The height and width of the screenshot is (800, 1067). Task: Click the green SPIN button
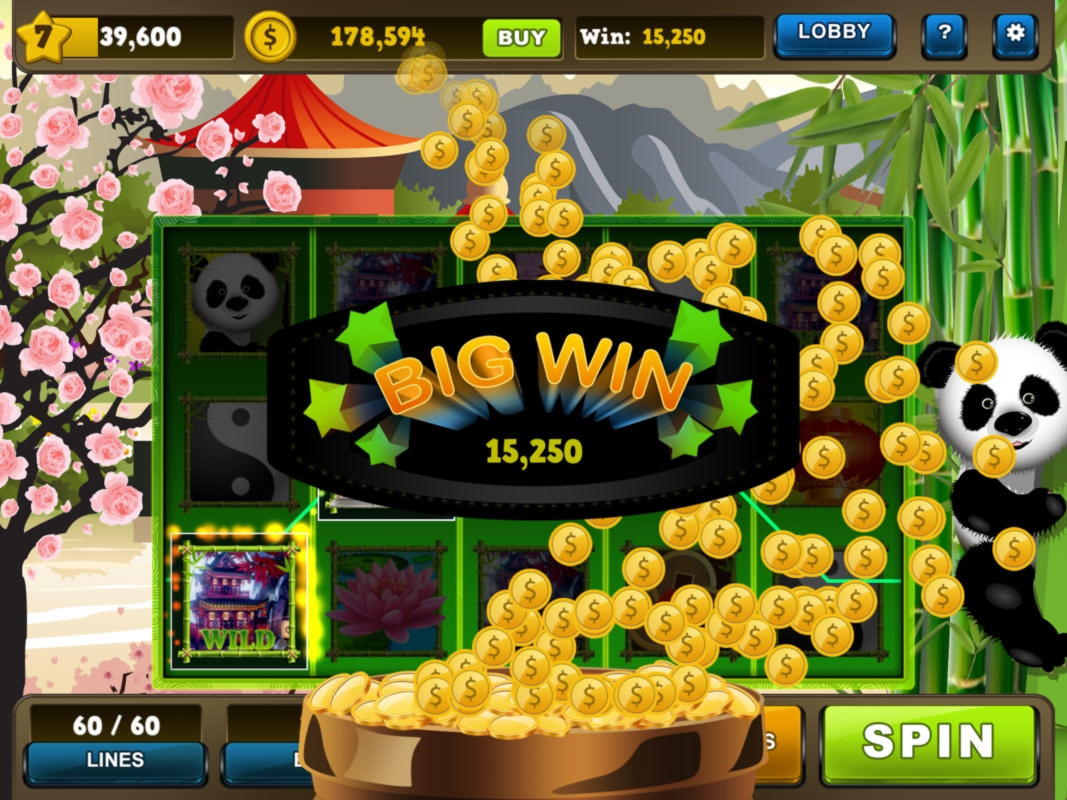928,742
